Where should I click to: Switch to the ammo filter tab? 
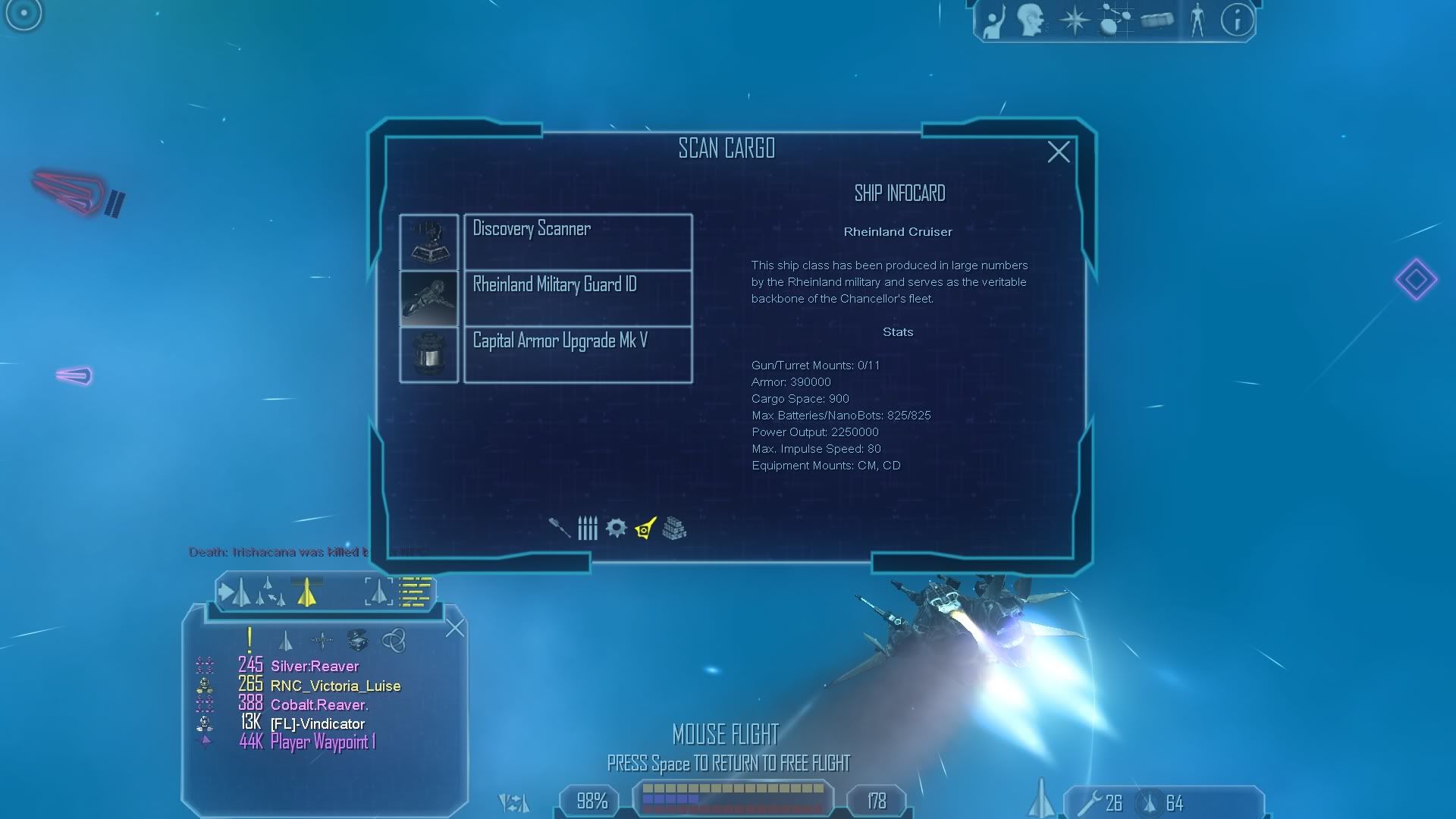588,528
